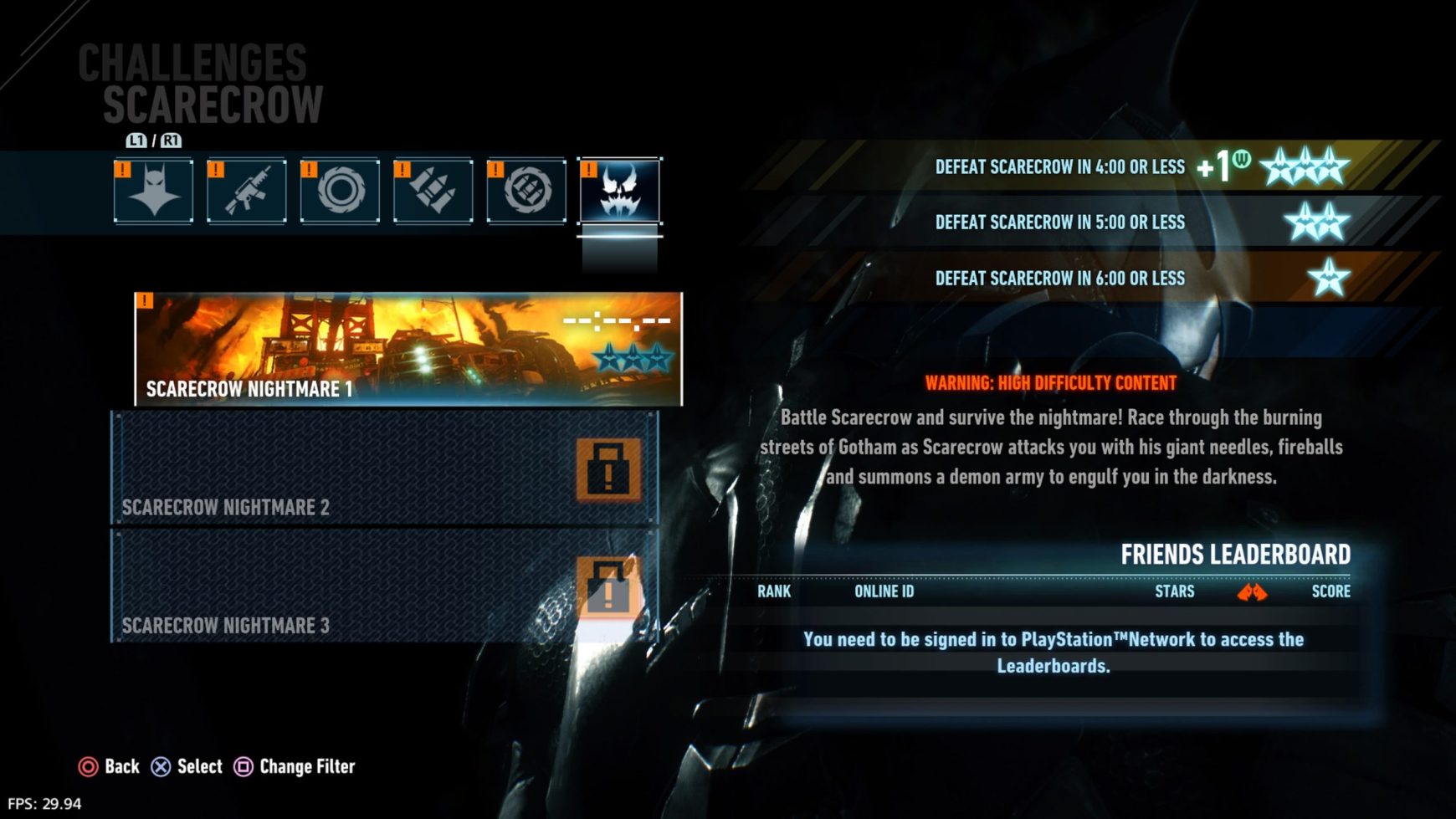Screen dimensions: 1456x819
Task: Choose the locked Scarecrow Nightmare 3 entry
Action: 385,586
